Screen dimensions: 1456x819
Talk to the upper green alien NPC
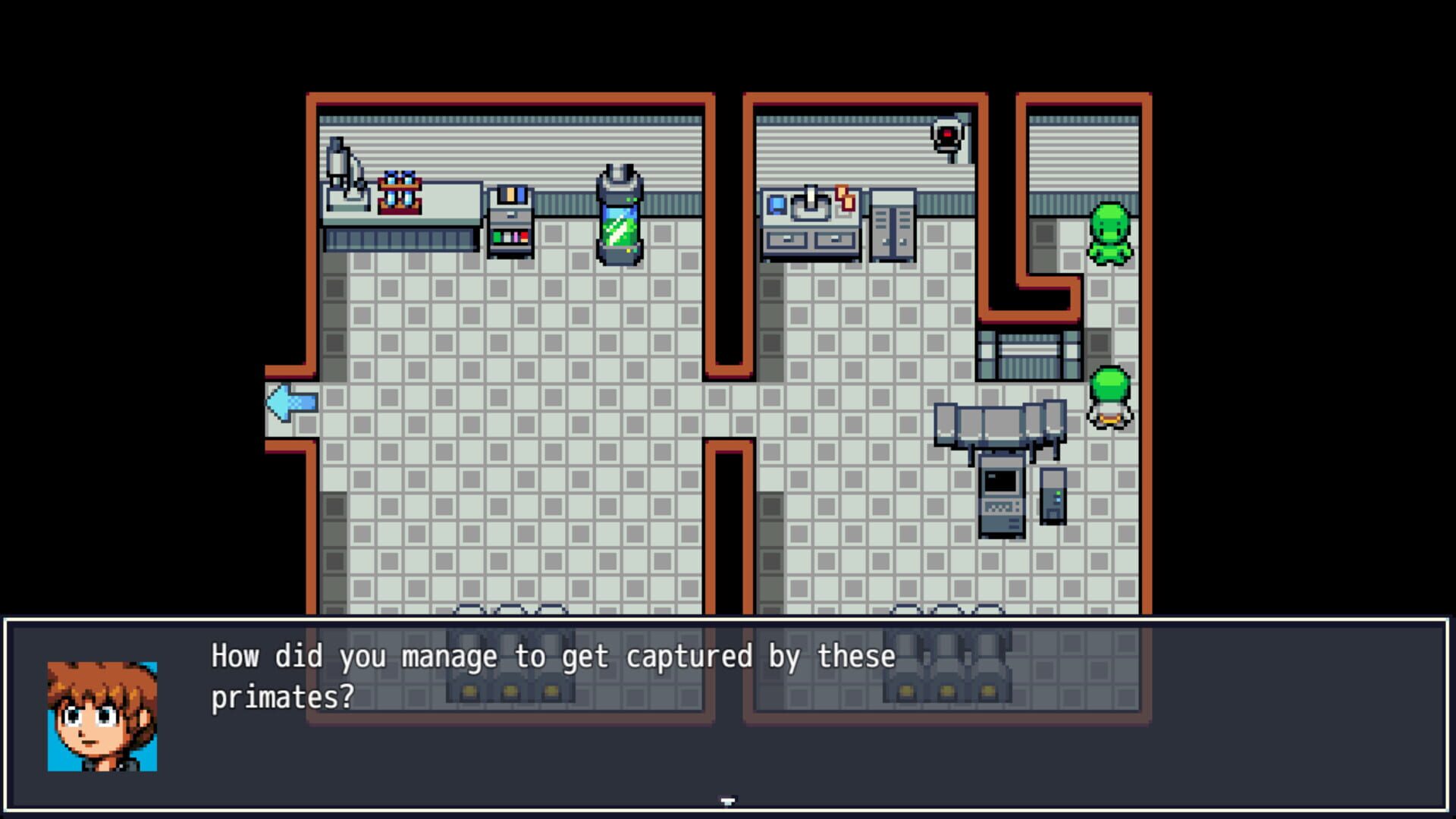point(1110,235)
